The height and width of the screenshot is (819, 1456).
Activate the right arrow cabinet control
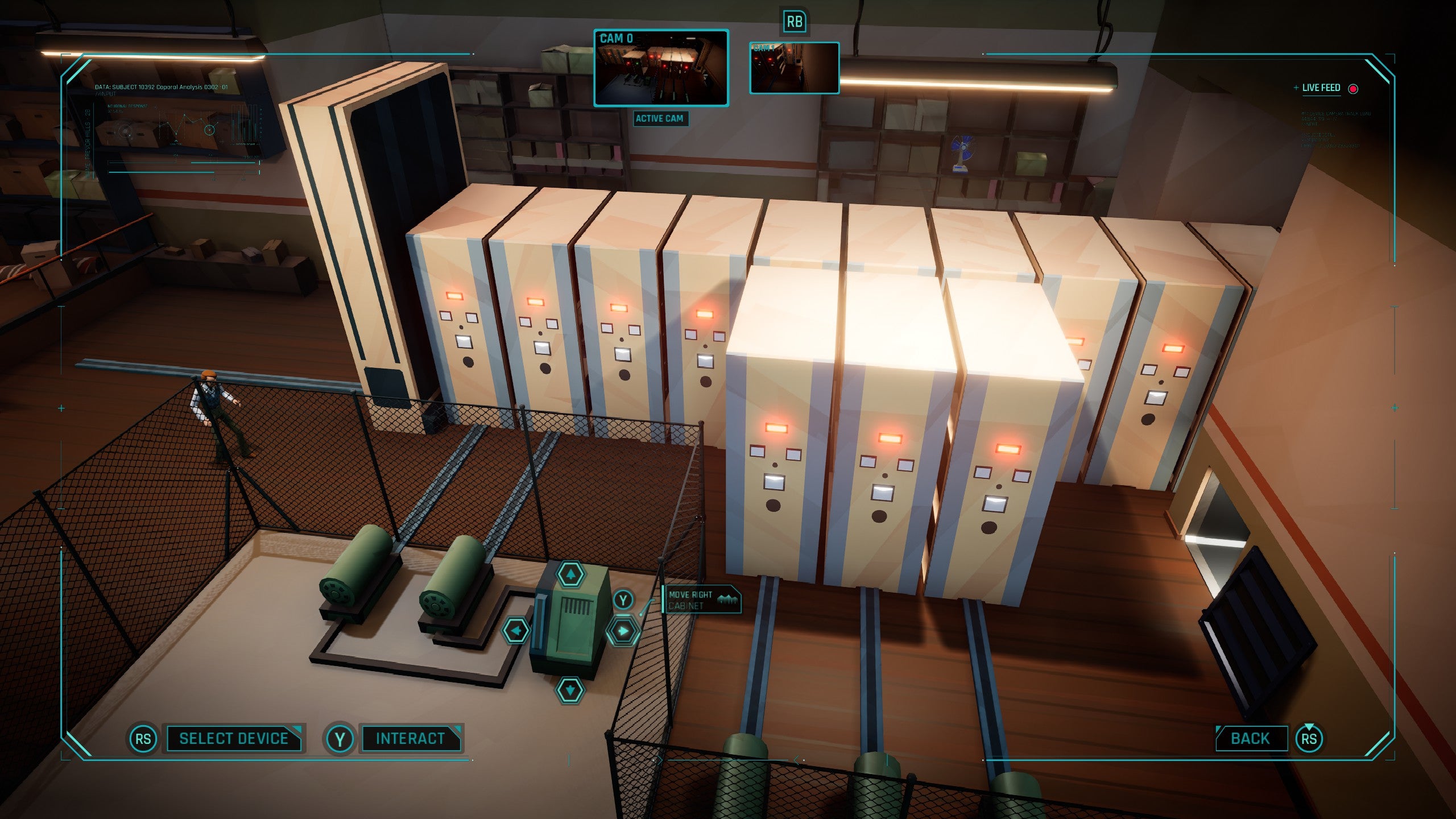click(x=623, y=631)
